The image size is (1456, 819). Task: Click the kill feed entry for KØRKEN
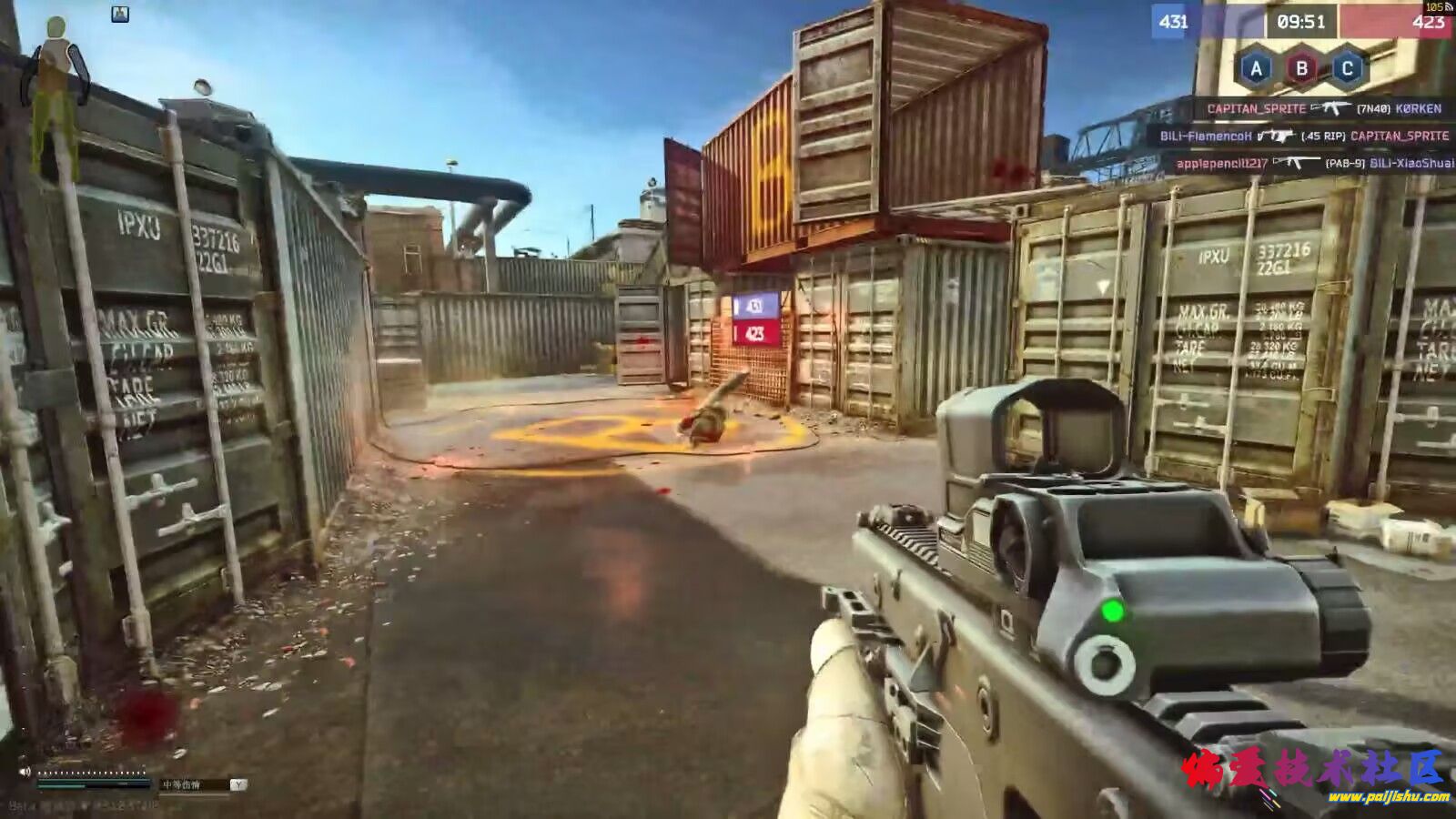1324,108
